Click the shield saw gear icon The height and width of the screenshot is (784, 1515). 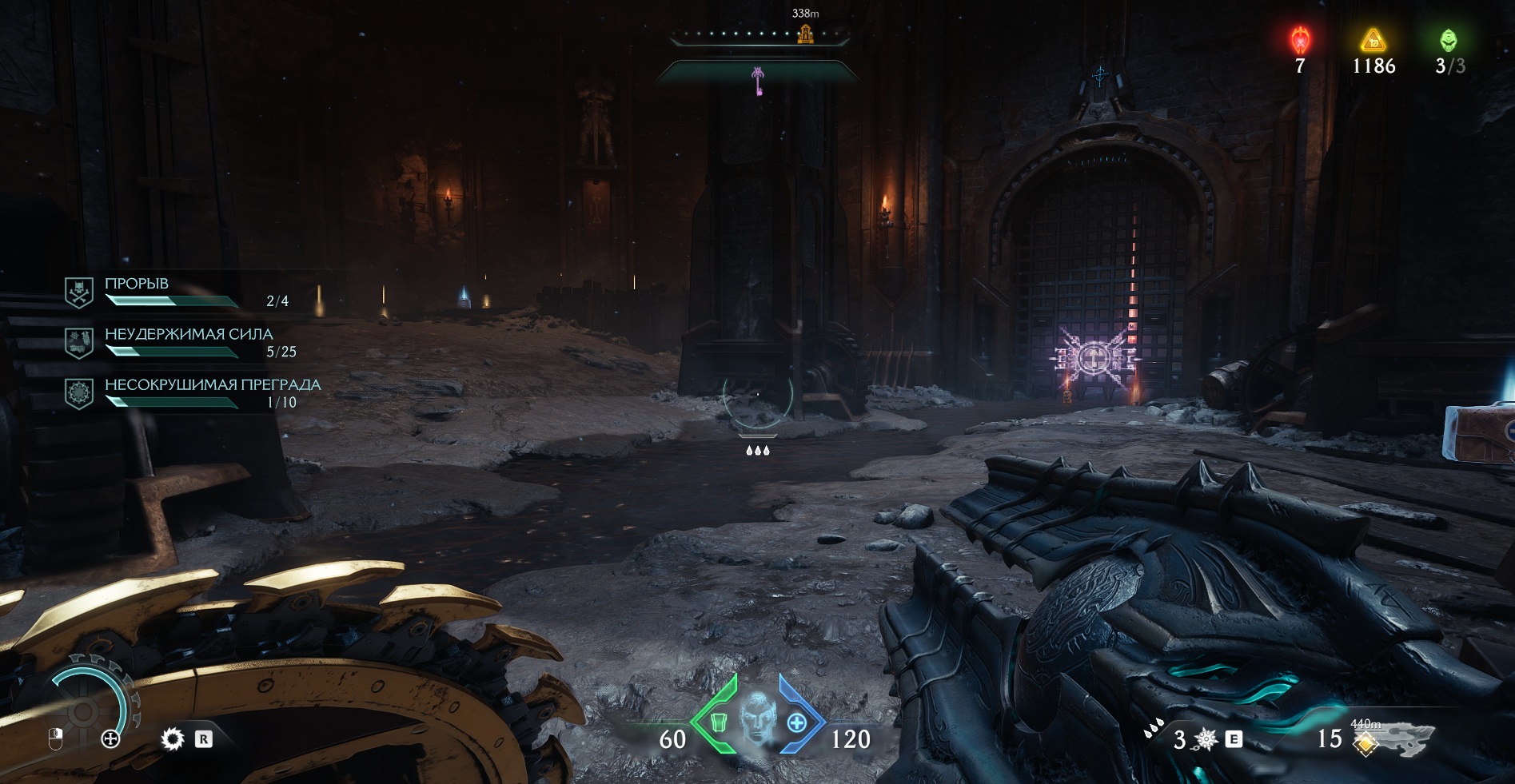coord(172,739)
